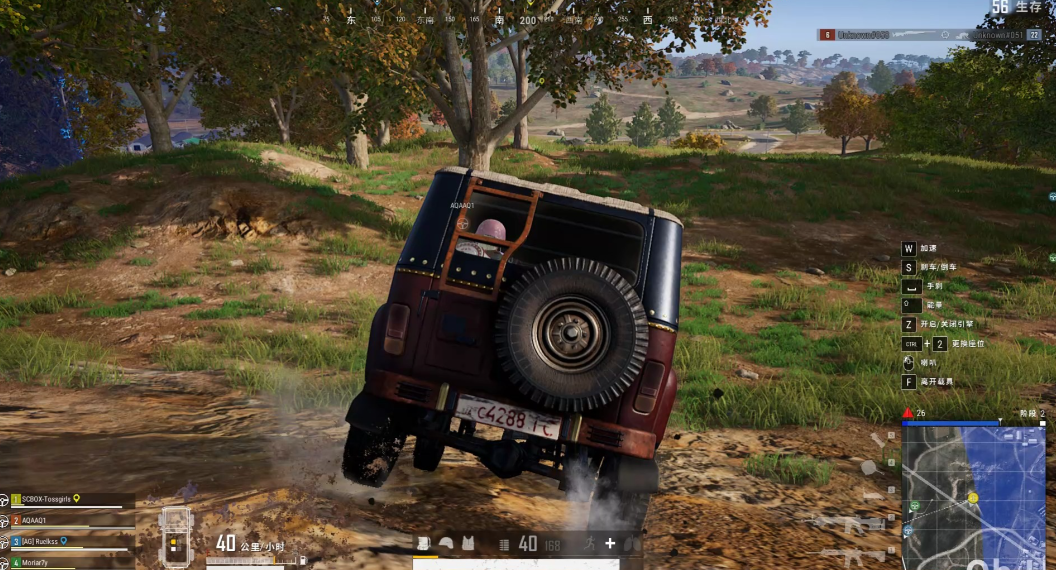Select teammate AQAAQ1 in squad list
Screen dimensions: 1056x570
(x=47, y=520)
